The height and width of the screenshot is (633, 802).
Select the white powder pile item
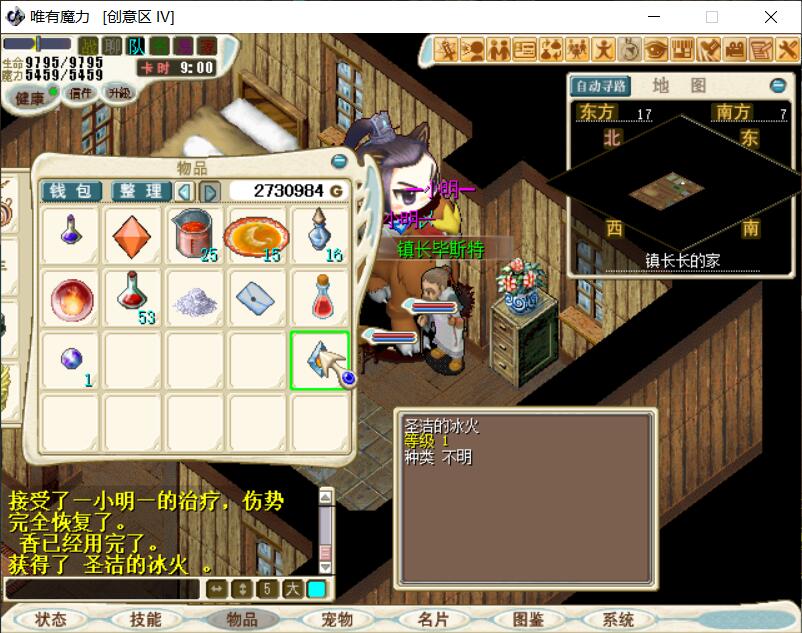(x=194, y=298)
